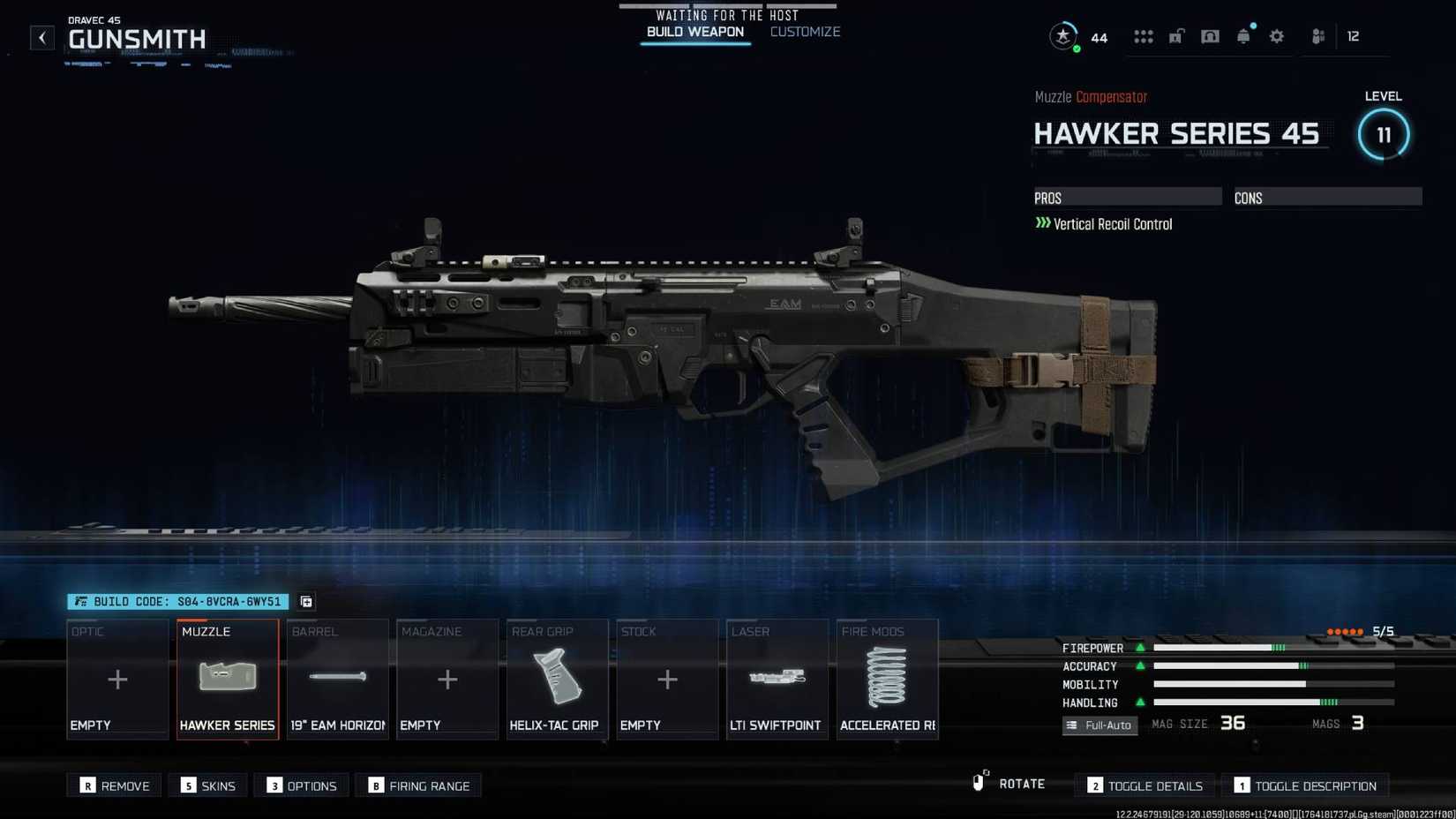Toggle the Full-Auto fire mode selector

[x=1100, y=725]
